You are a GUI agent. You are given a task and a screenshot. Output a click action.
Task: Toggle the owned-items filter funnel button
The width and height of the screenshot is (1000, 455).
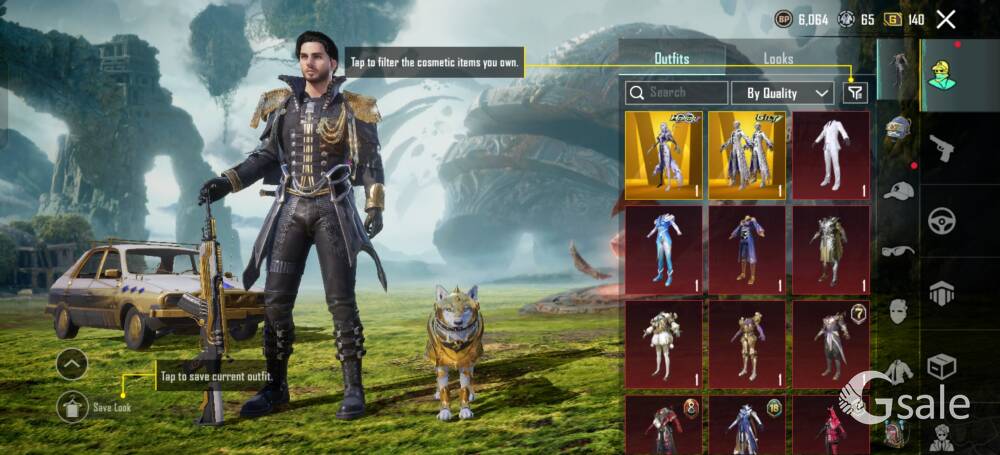coord(855,93)
